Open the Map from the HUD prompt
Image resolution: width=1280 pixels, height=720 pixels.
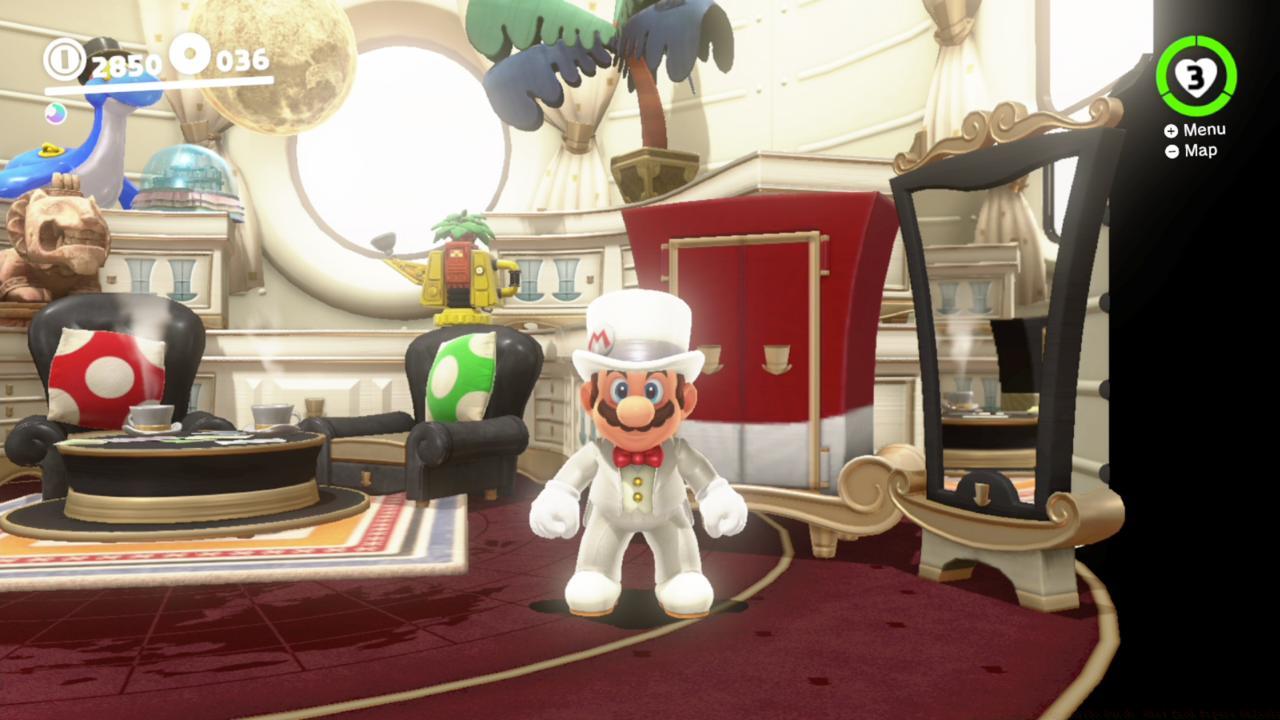coord(1197,150)
